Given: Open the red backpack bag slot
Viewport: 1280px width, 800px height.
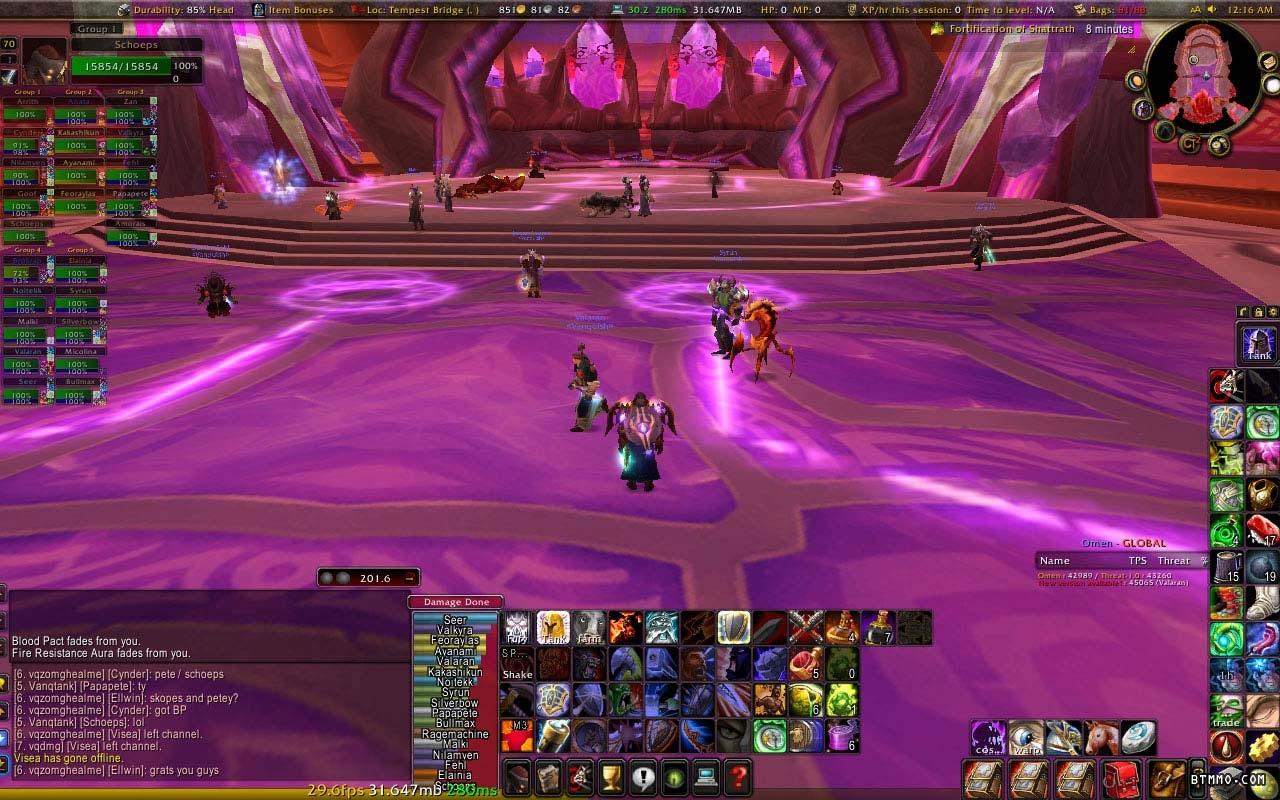Looking at the screenshot, I should [1119, 778].
